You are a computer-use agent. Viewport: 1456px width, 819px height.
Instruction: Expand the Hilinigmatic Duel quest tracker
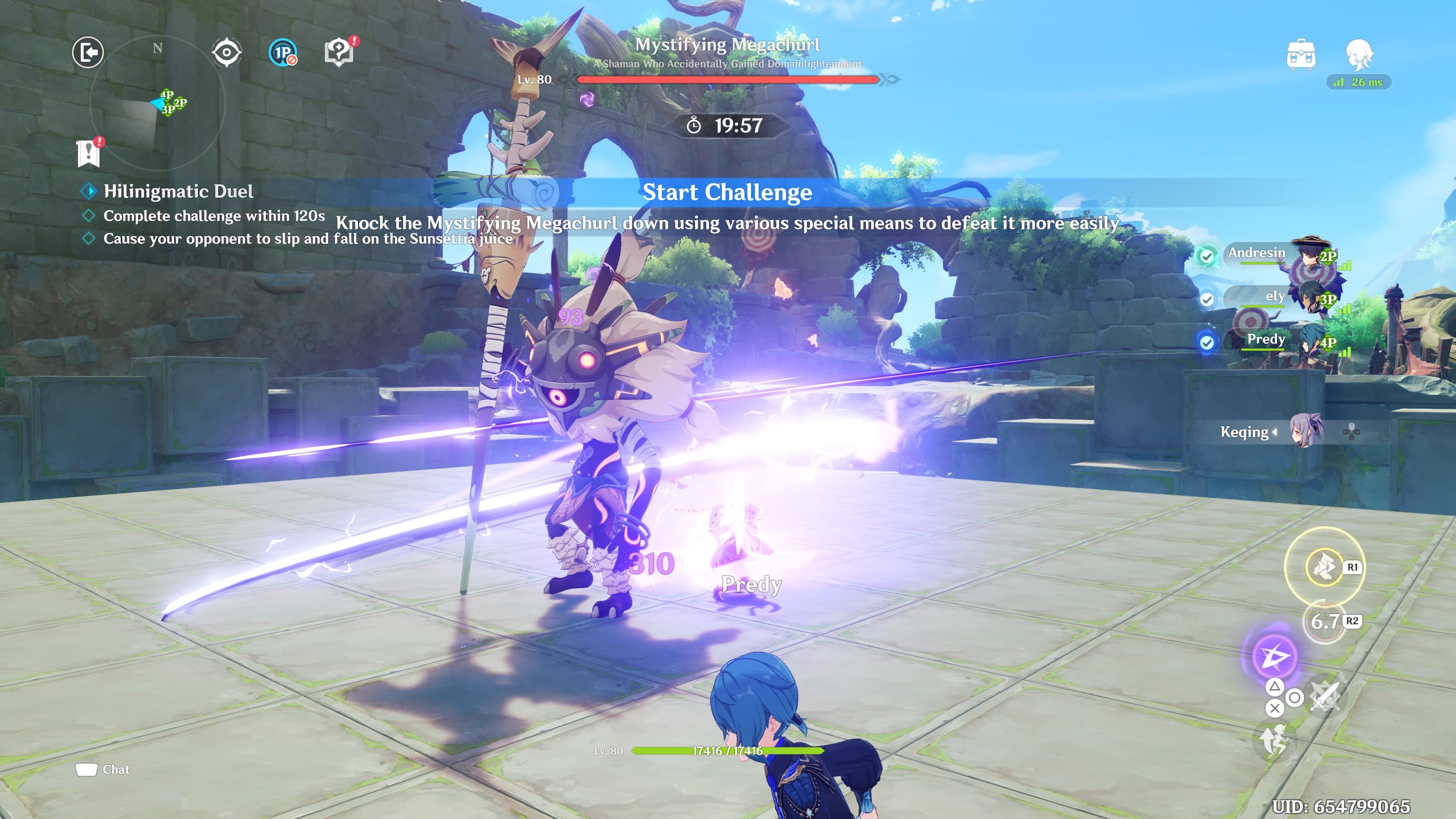(89, 191)
